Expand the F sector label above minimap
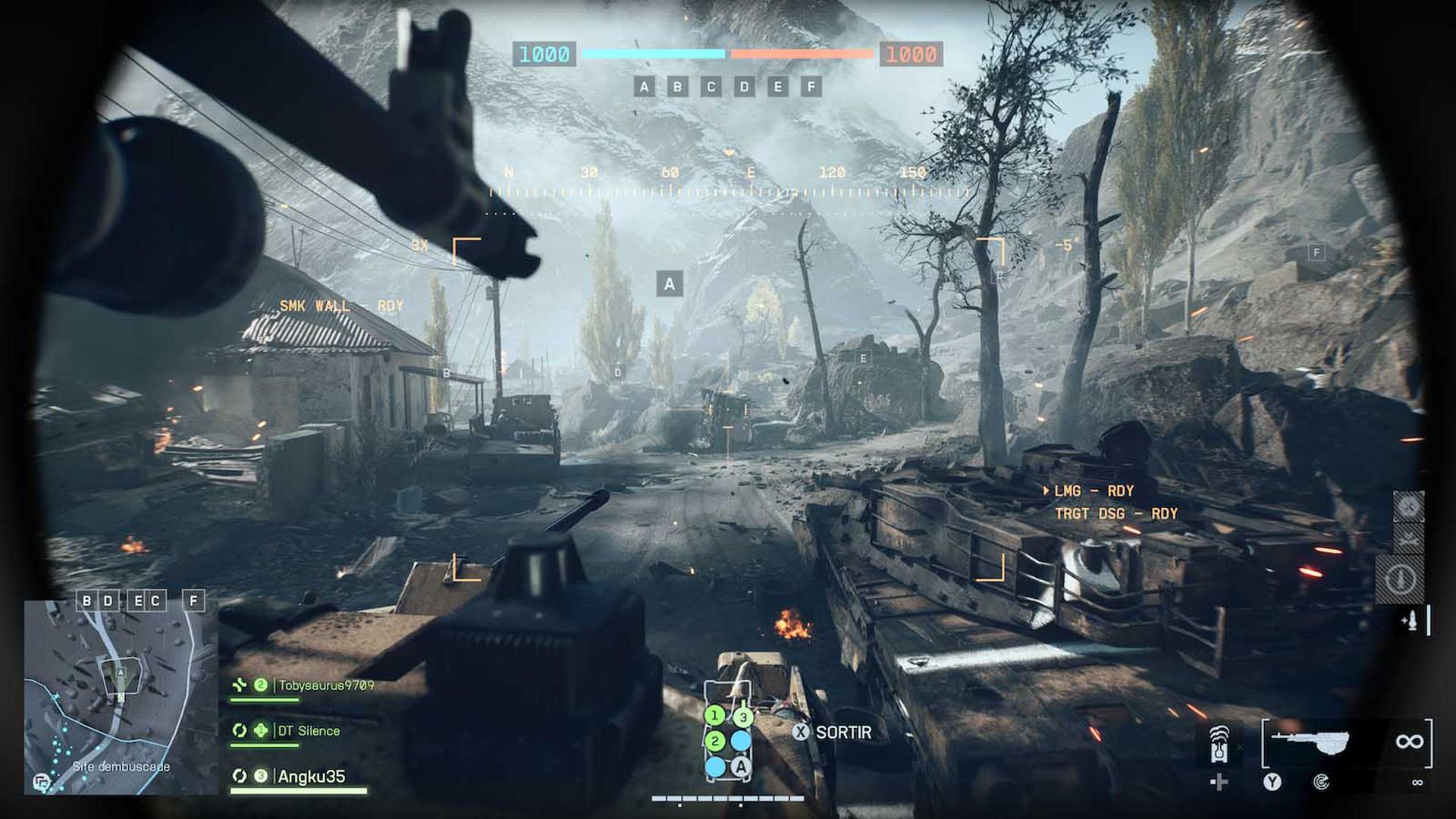Screen dimensions: 1456x819 click(192, 599)
